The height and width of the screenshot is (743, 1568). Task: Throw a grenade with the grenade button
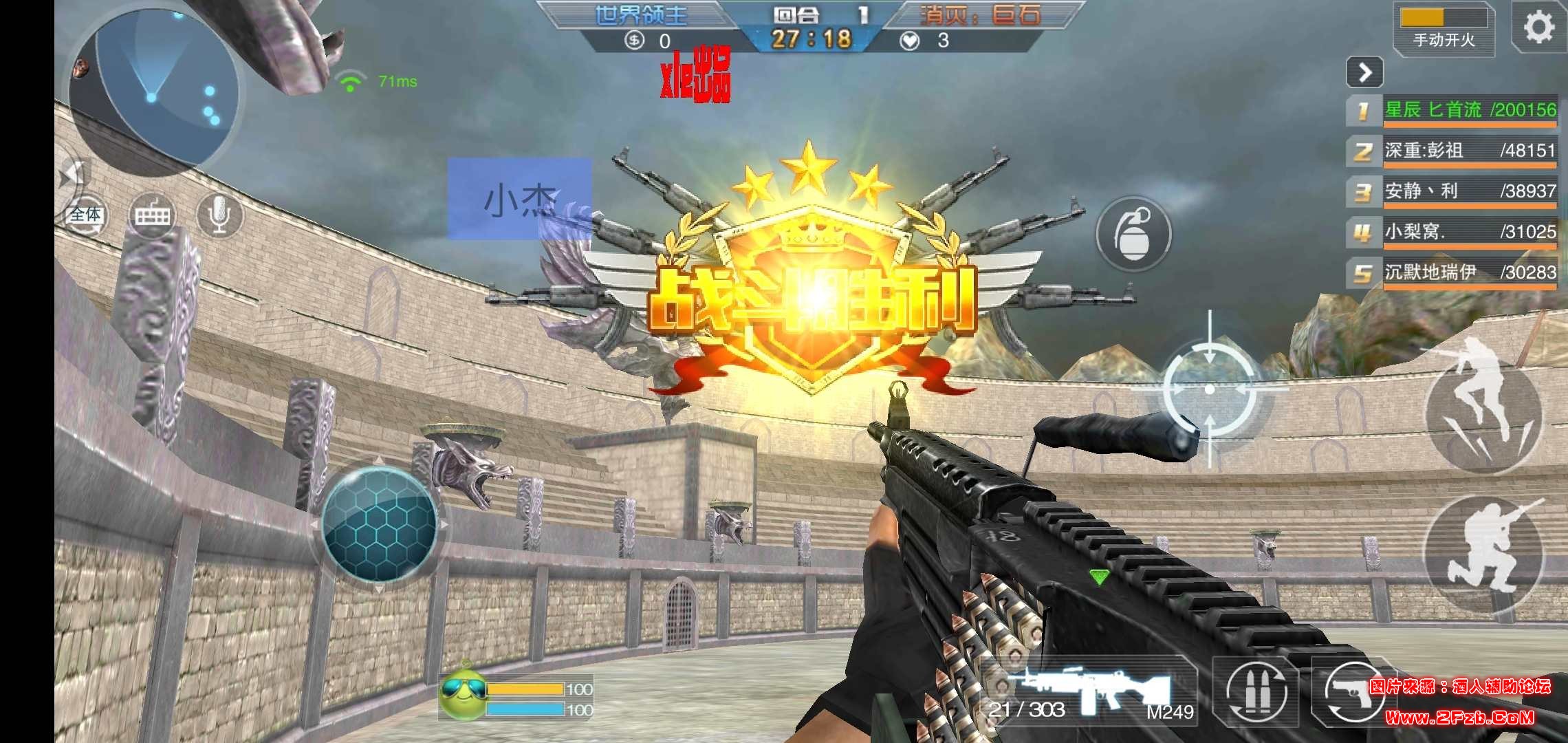[1133, 233]
